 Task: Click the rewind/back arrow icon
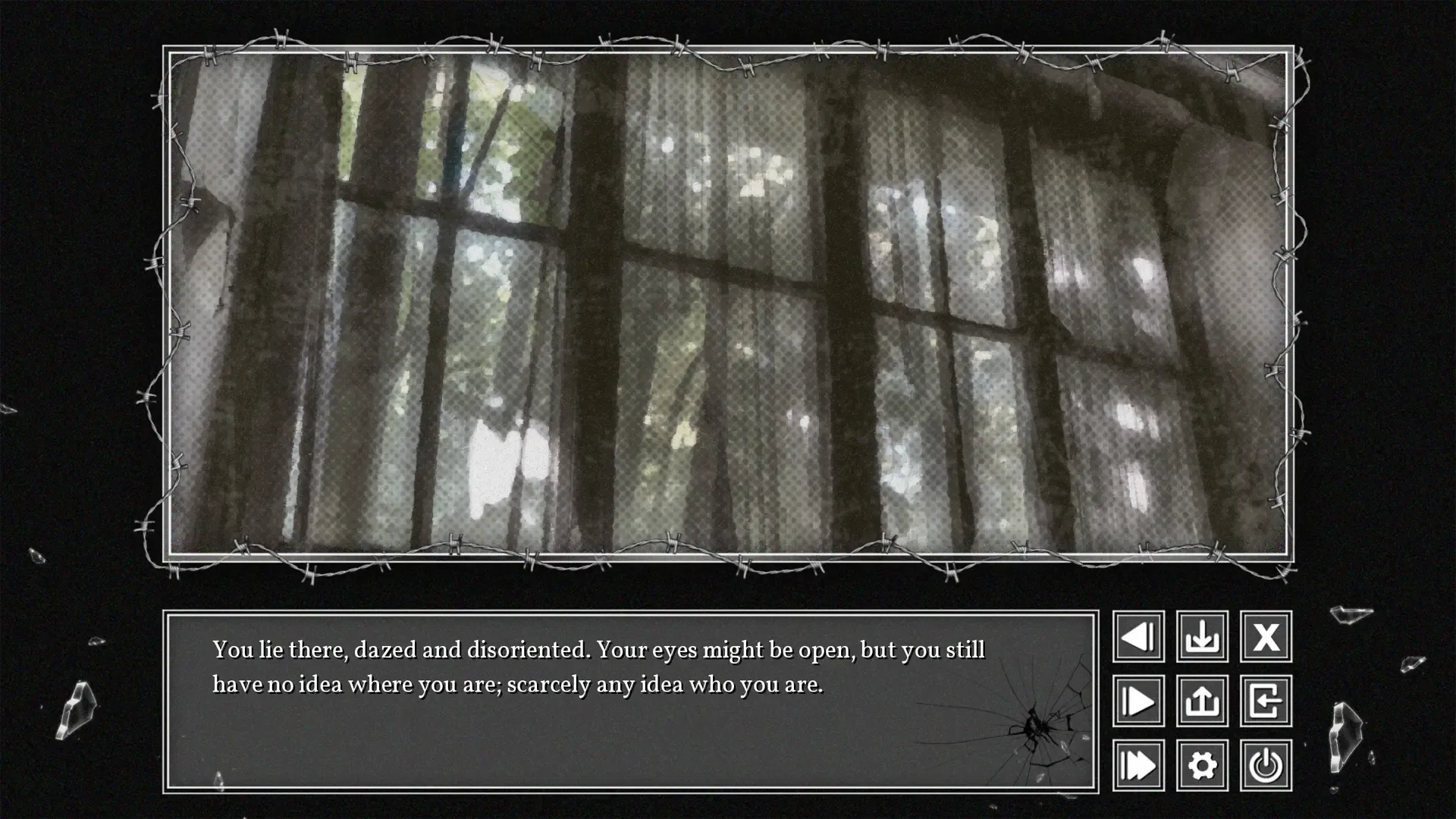(x=1137, y=637)
